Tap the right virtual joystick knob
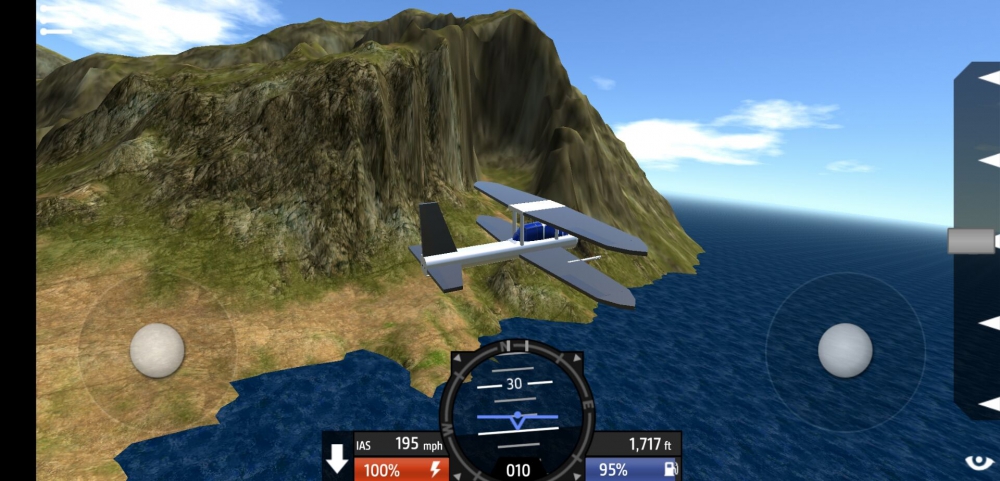The height and width of the screenshot is (481, 1000). pos(845,351)
